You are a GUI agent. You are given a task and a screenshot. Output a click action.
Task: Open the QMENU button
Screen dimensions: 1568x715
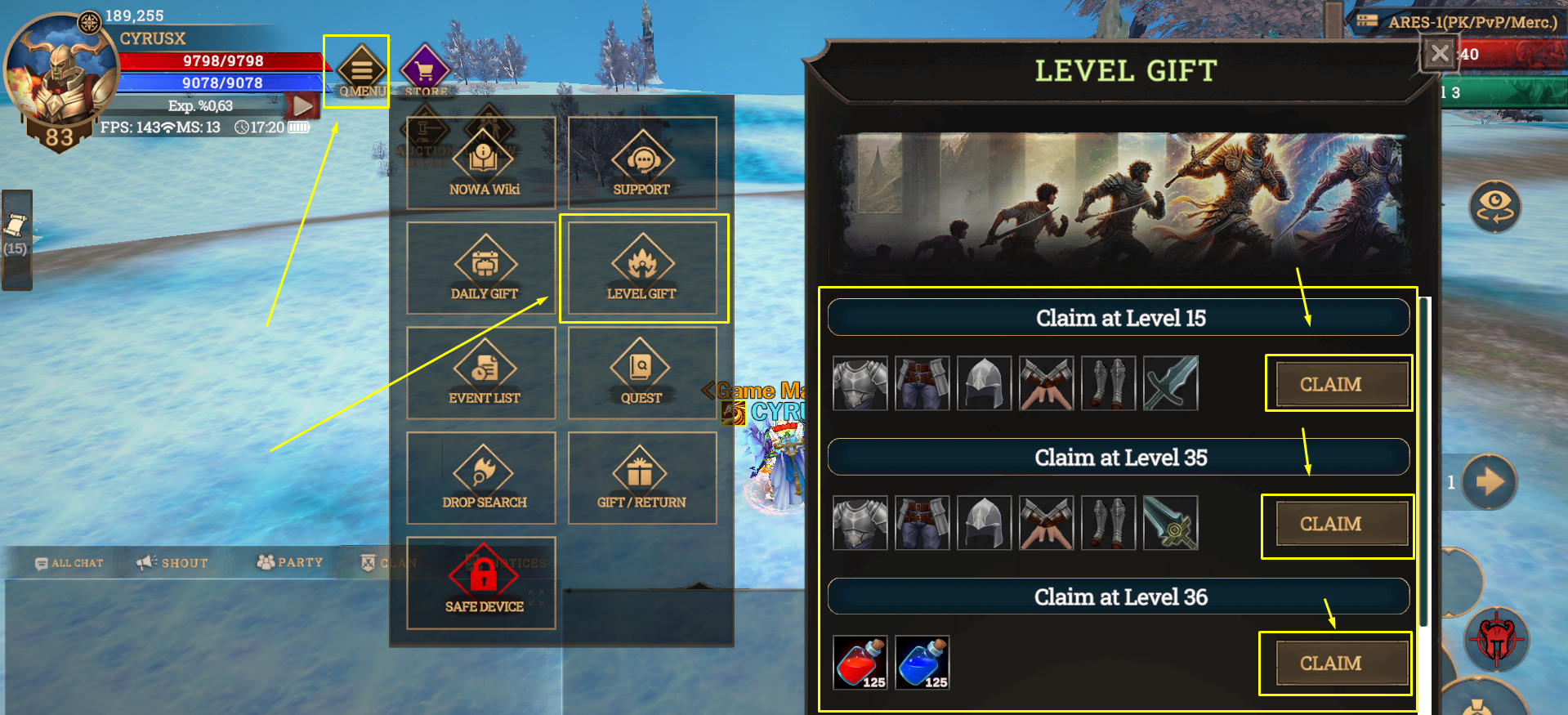coord(361,72)
